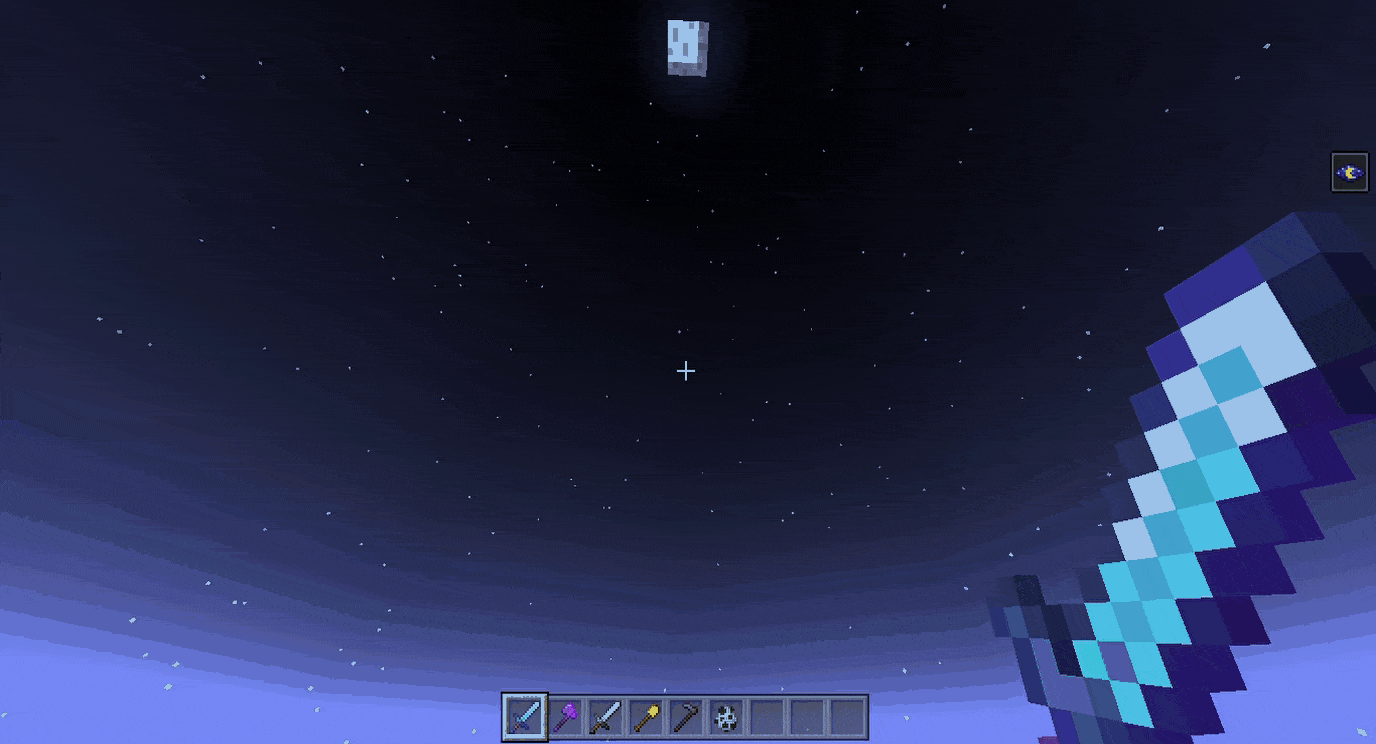Choose the spotted spawn egg slot

click(x=727, y=717)
